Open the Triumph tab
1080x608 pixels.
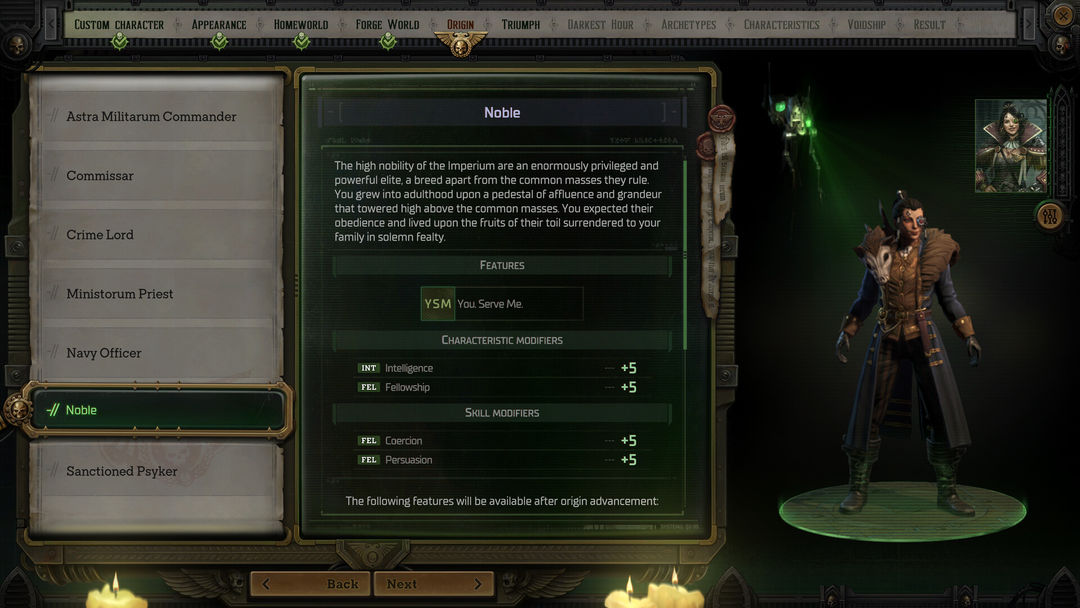[x=520, y=24]
